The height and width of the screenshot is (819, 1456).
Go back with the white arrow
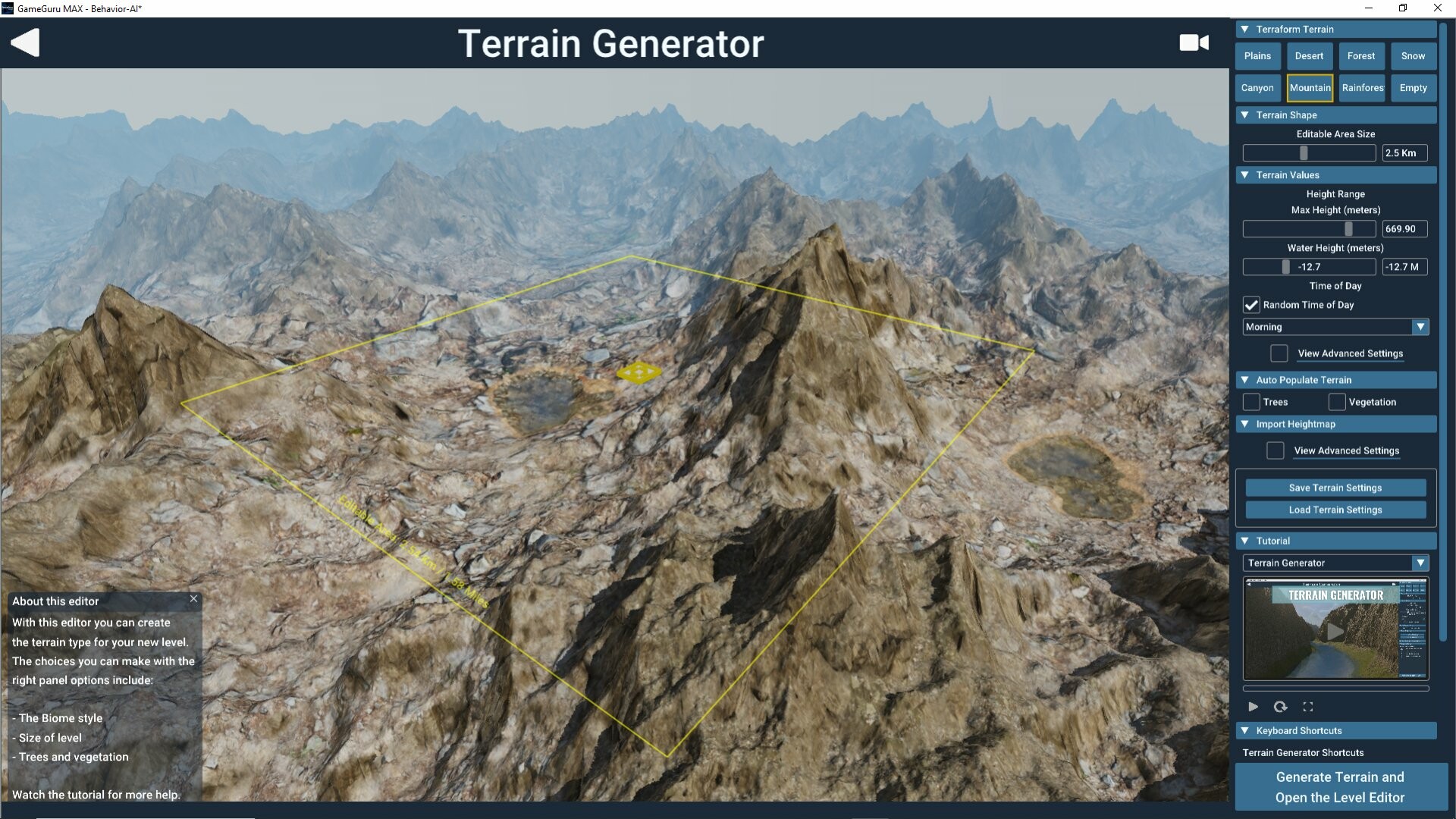tap(25, 42)
